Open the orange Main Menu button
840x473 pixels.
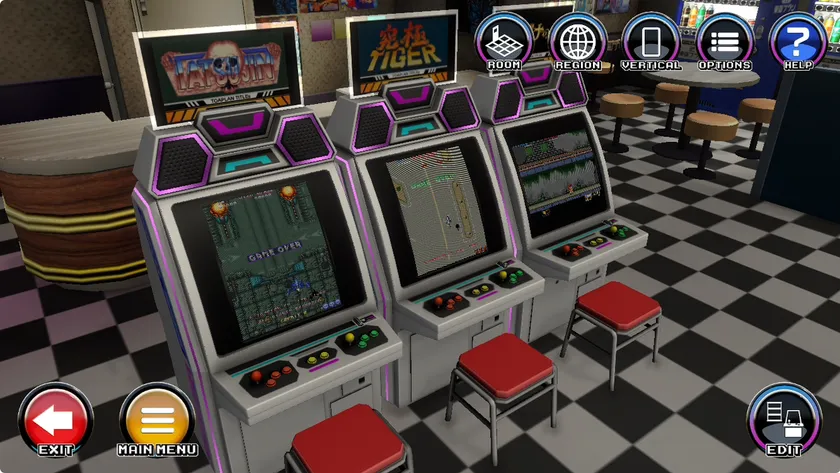pos(157,420)
